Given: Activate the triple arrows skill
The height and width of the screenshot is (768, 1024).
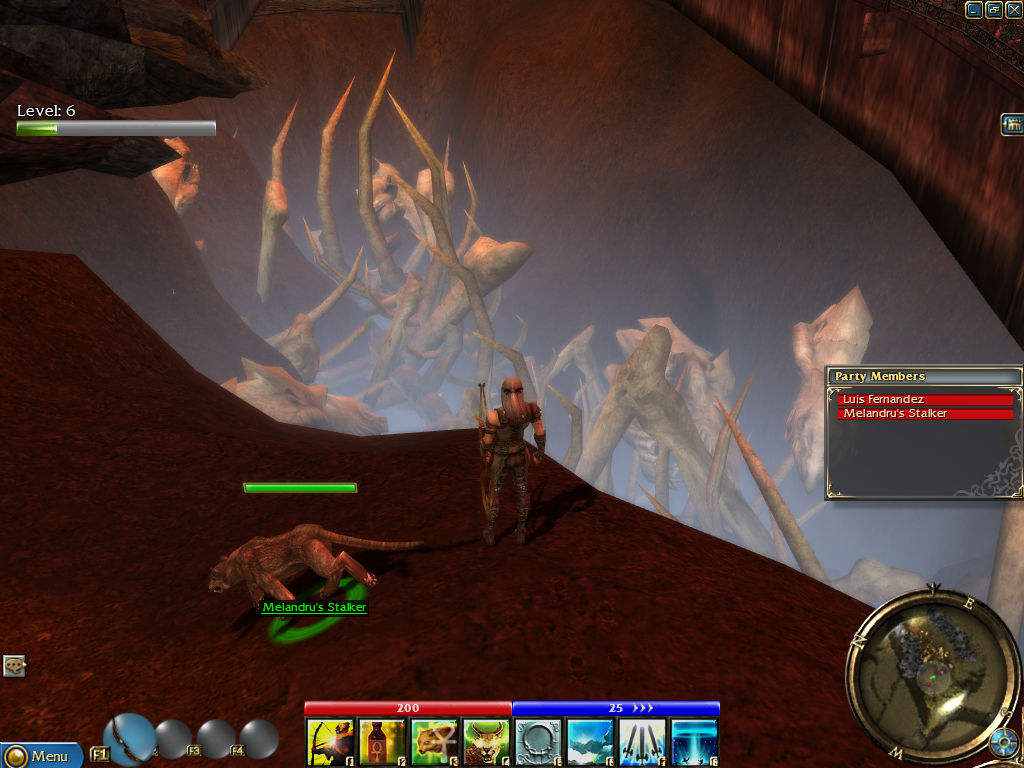Looking at the screenshot, I should (642, 742).
